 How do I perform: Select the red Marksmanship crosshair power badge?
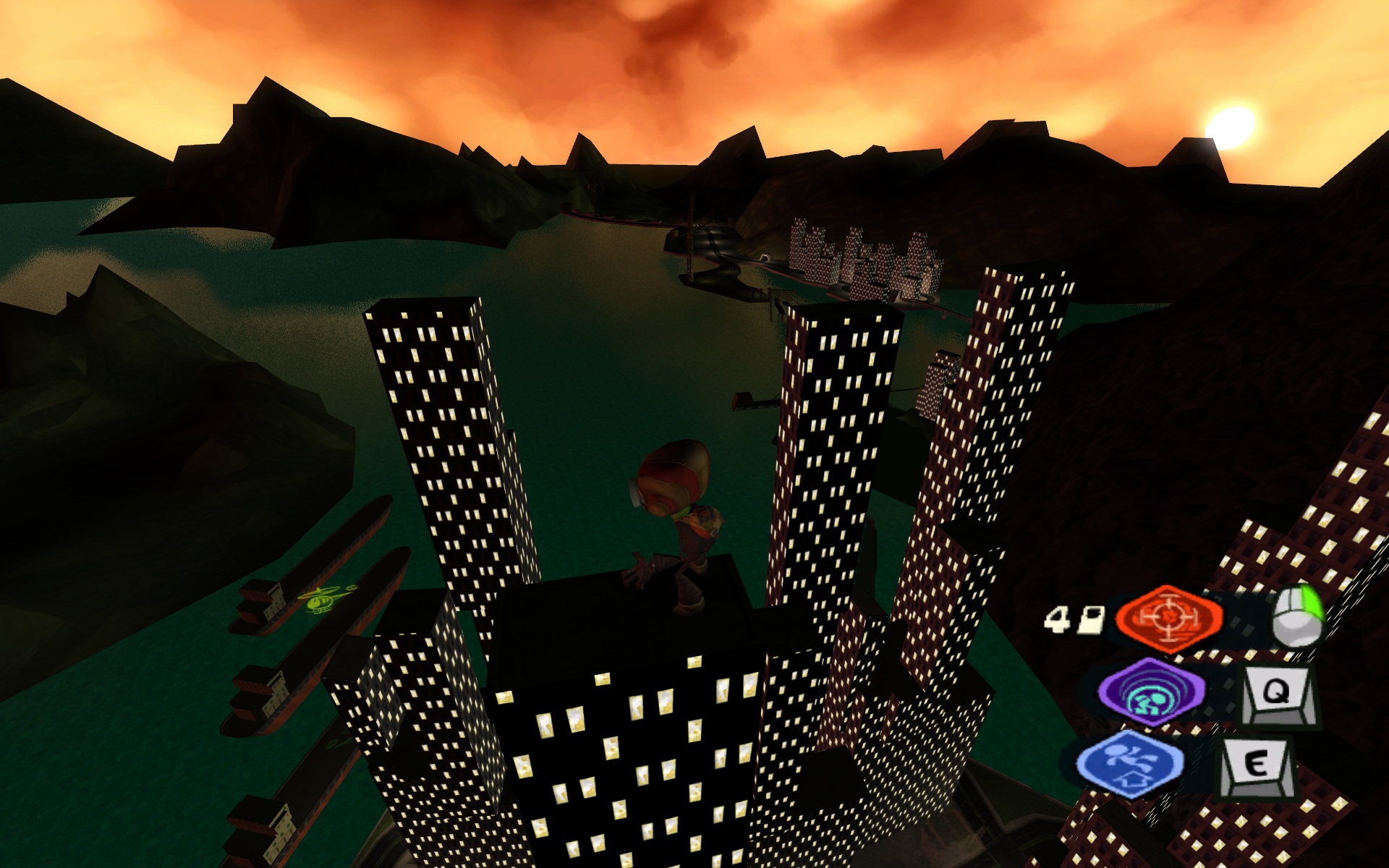point(1168,616)
